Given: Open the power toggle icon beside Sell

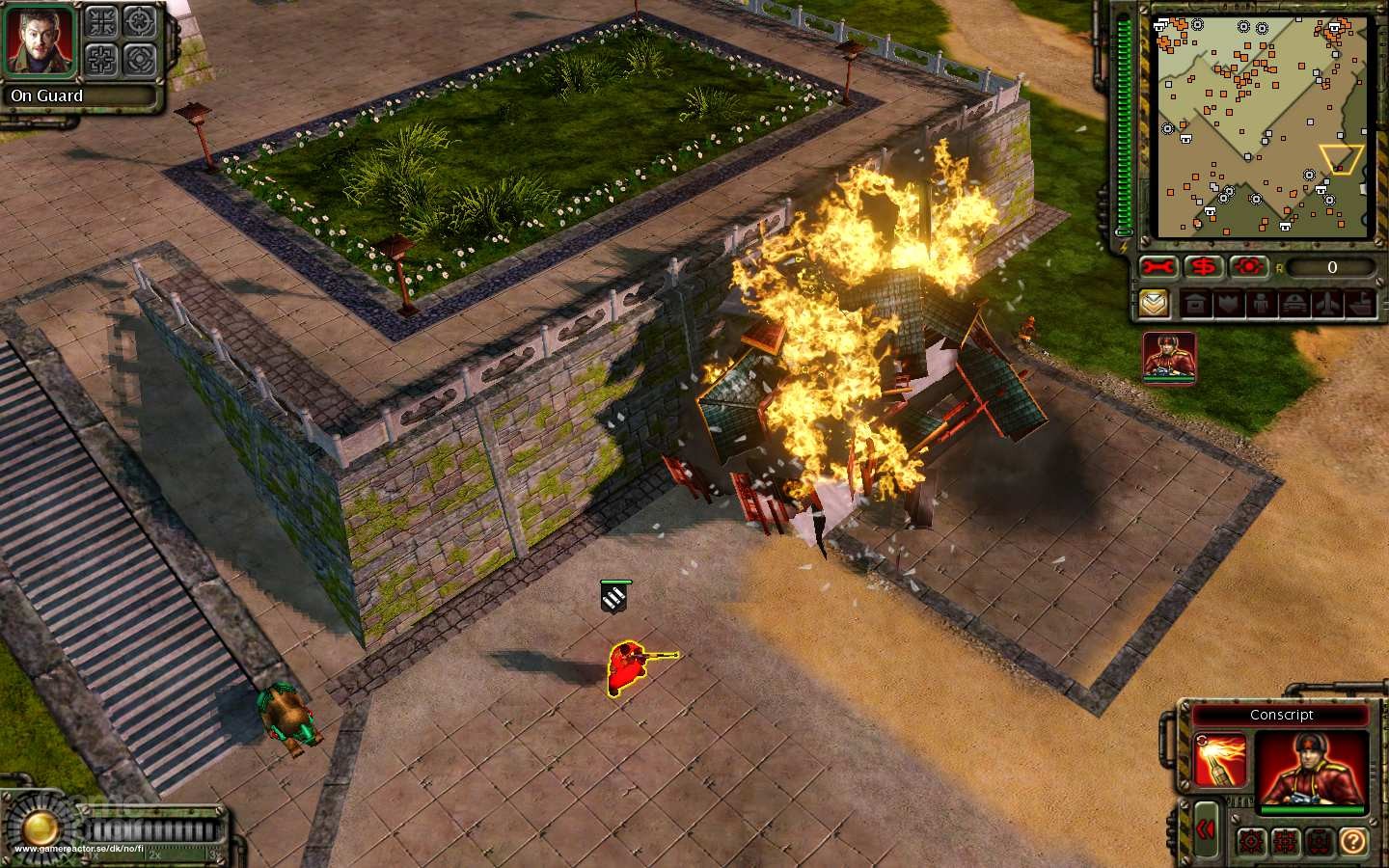Looking at the screenshot, I should (1250, 268).
